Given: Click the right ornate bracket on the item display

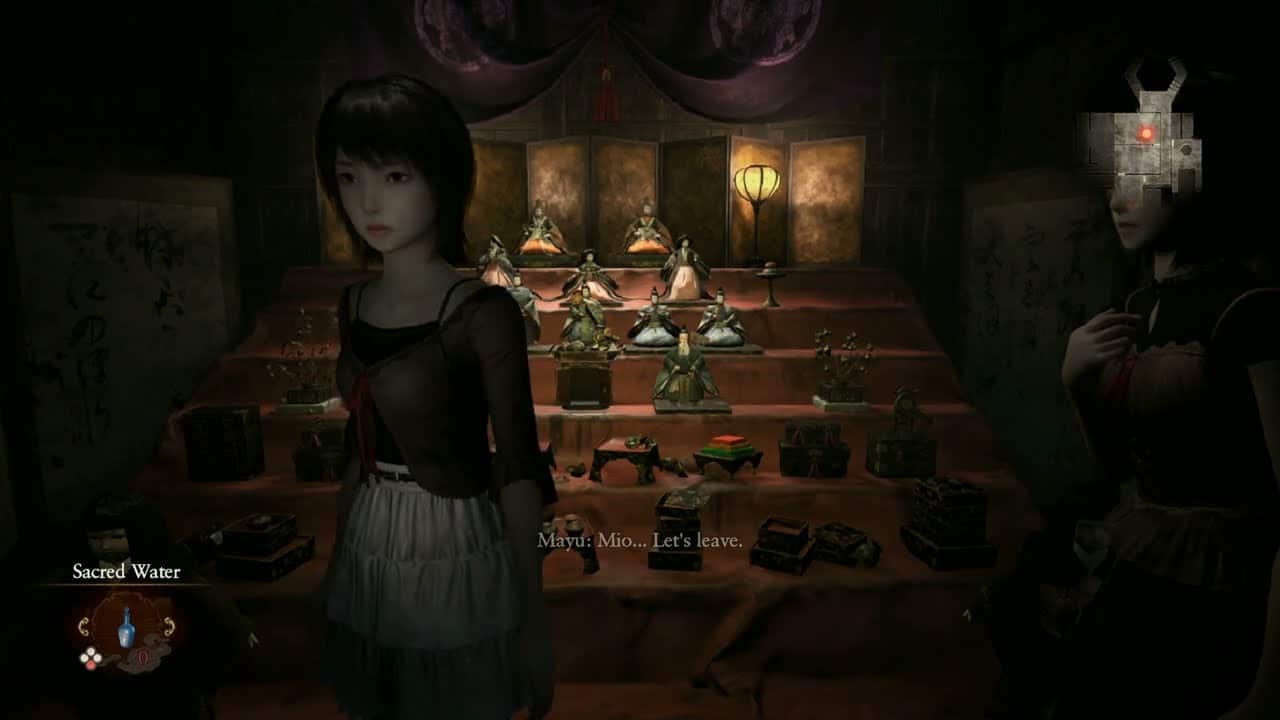Looking at the screenshot, I should pos(169,625).
